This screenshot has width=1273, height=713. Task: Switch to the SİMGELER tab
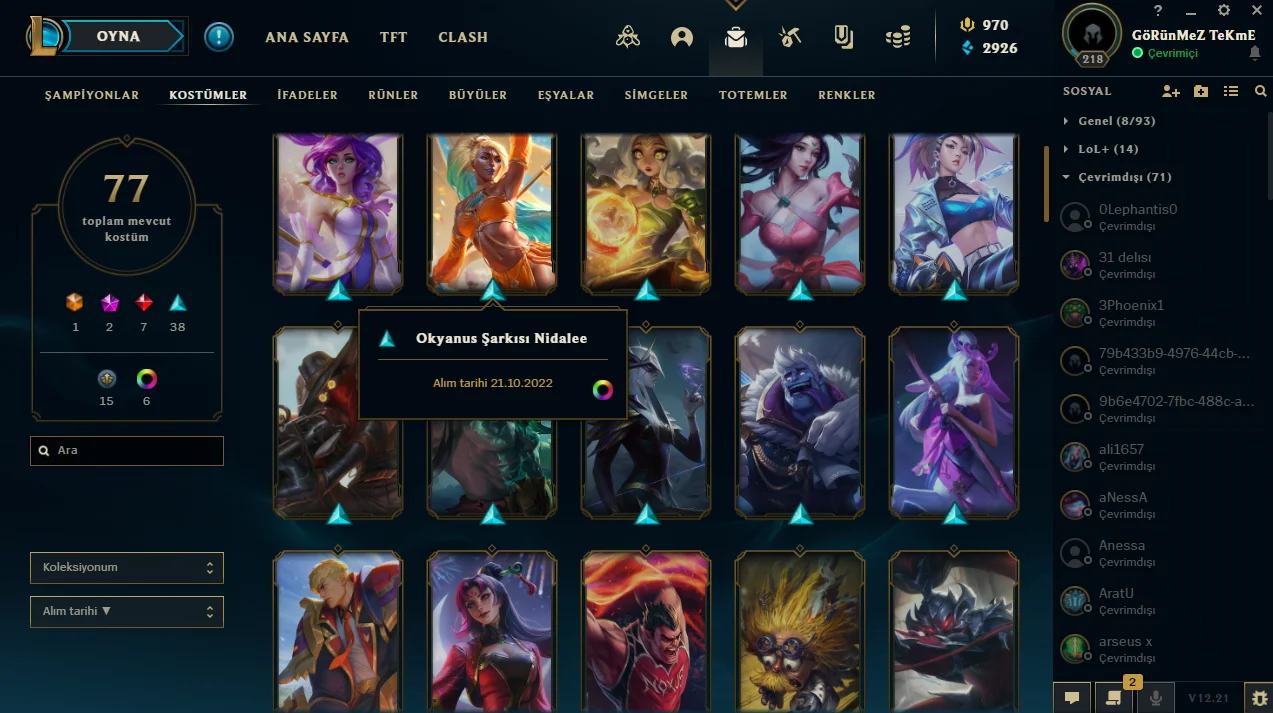point(656,95)
